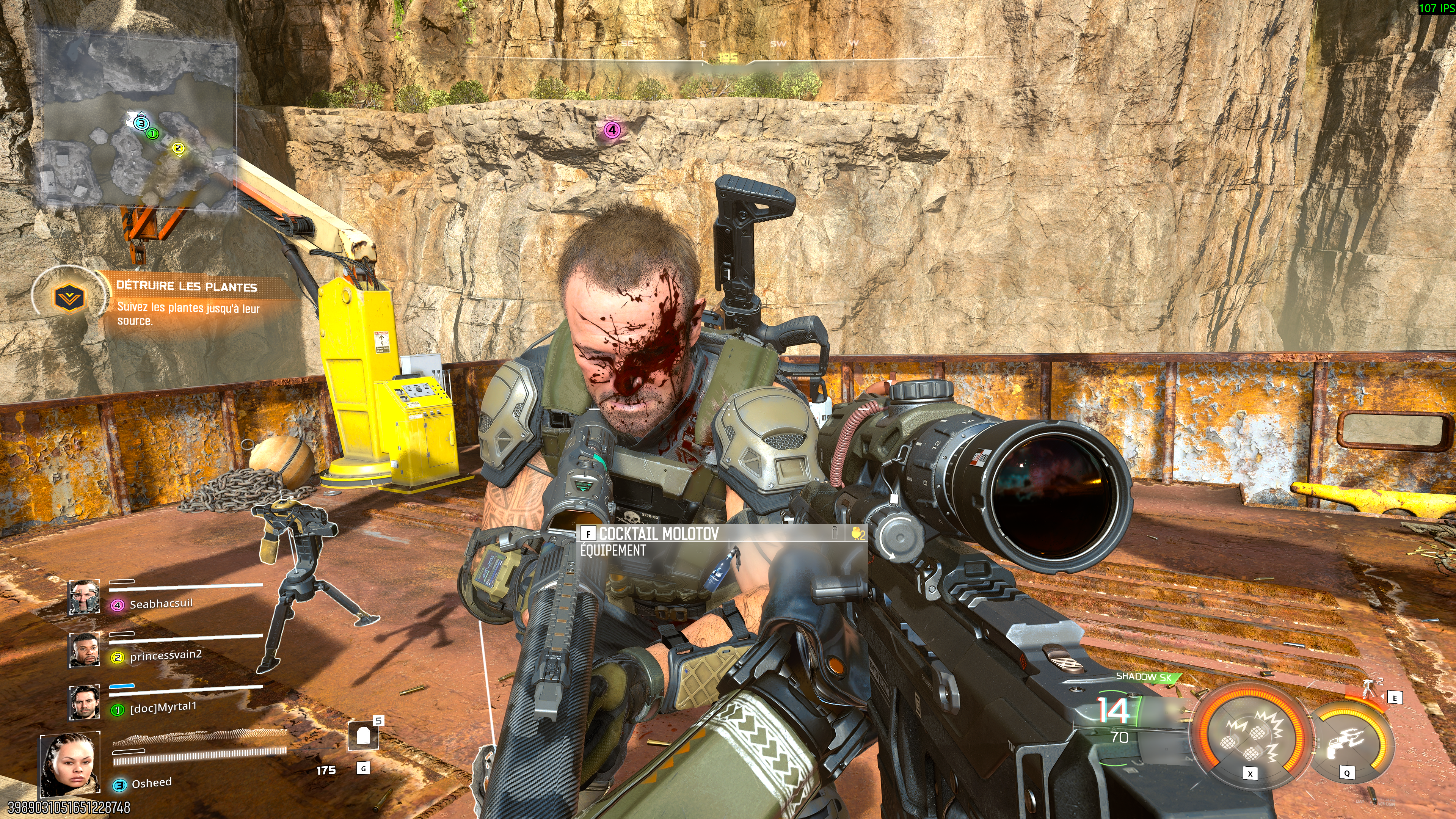The width and height of the screenshot is (1456, 819).
Task: Select teammate Seabhacsuil's portrait
Action: 84,597
